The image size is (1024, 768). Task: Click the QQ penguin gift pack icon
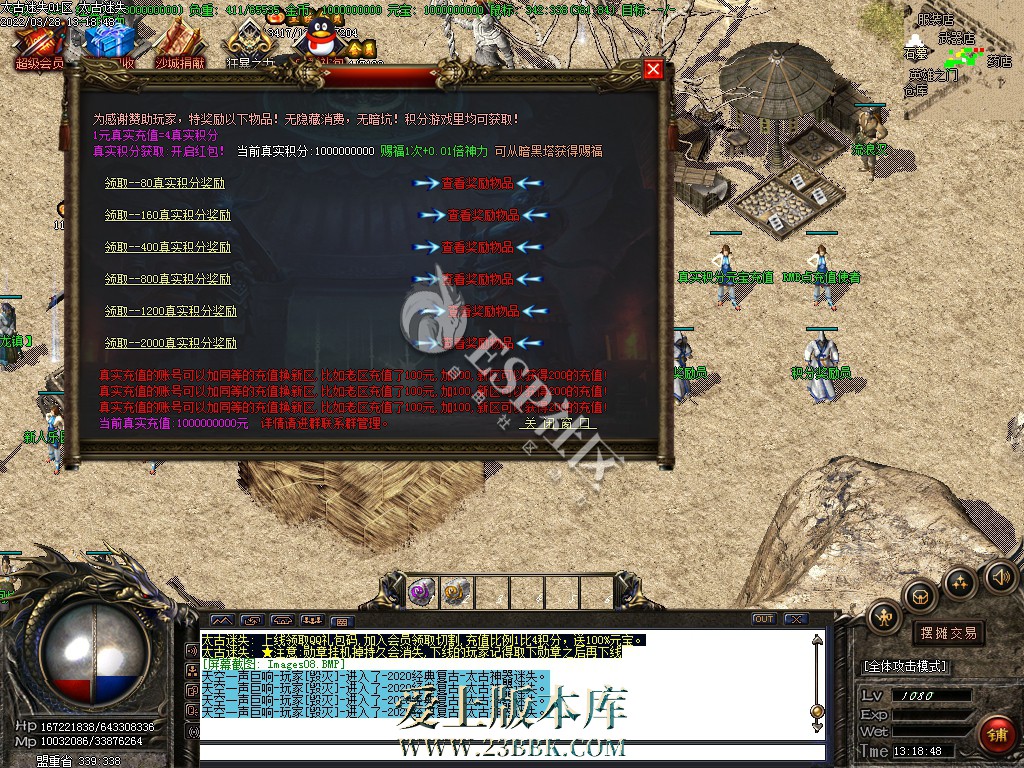322,42
